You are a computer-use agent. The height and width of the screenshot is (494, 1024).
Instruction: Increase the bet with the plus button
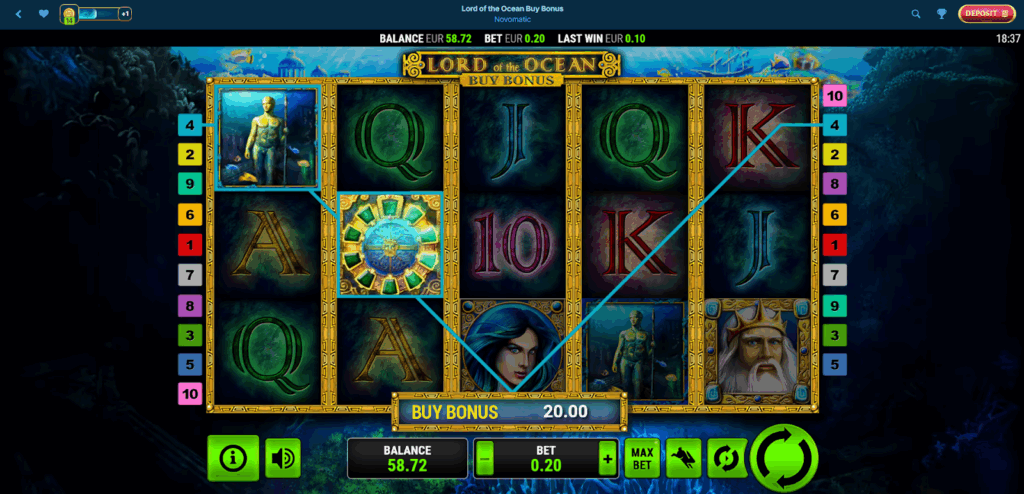point(607,458)
